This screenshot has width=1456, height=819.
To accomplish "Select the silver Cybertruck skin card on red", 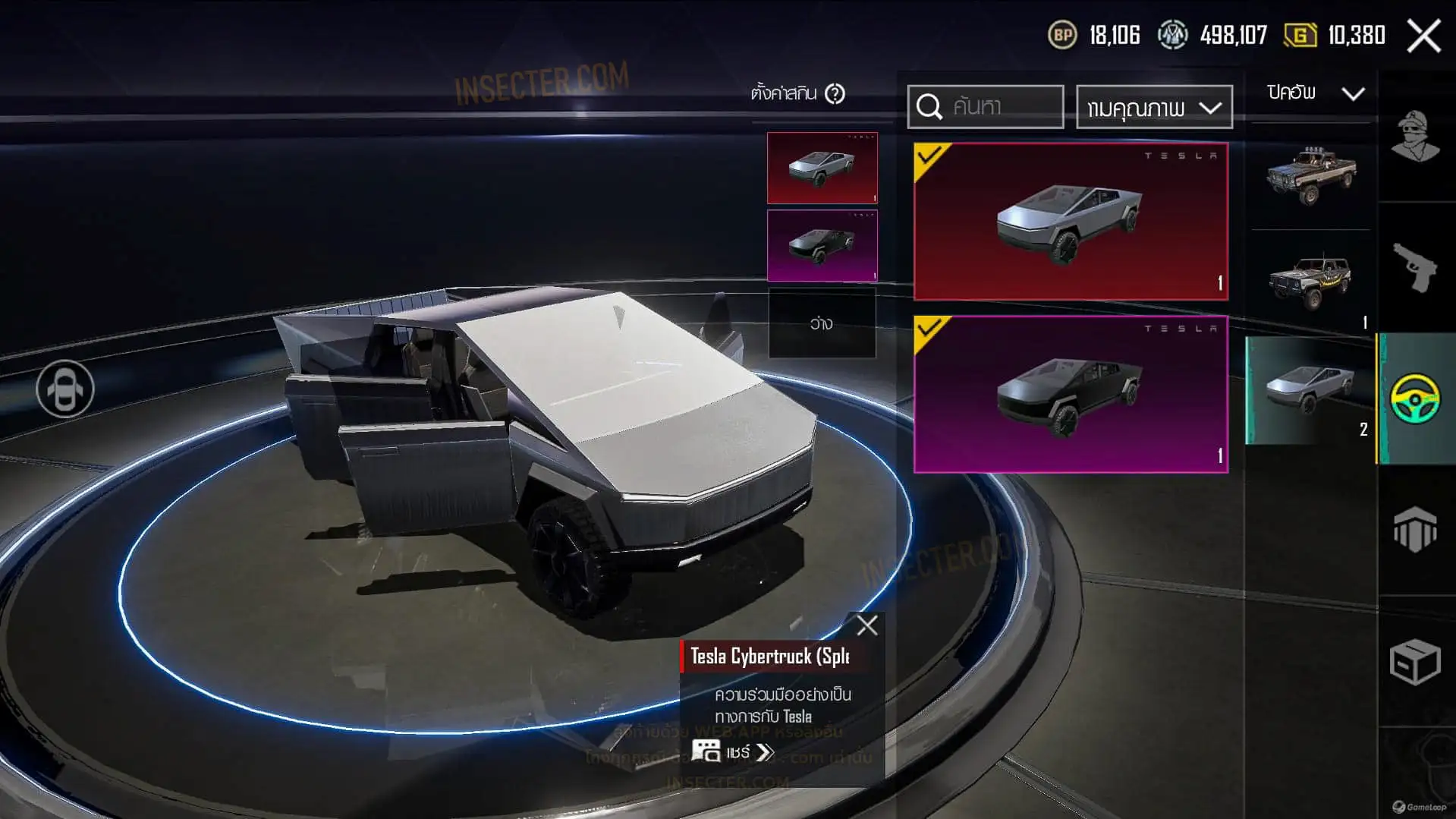I will 1070,221.
